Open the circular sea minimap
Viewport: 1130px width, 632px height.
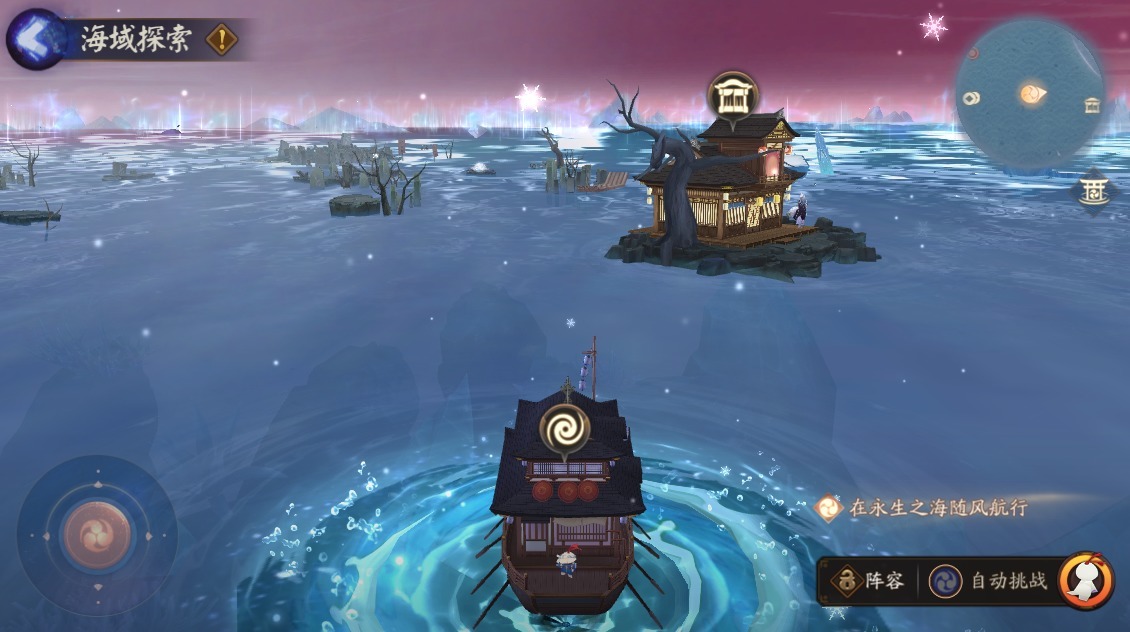point(1030,94)
